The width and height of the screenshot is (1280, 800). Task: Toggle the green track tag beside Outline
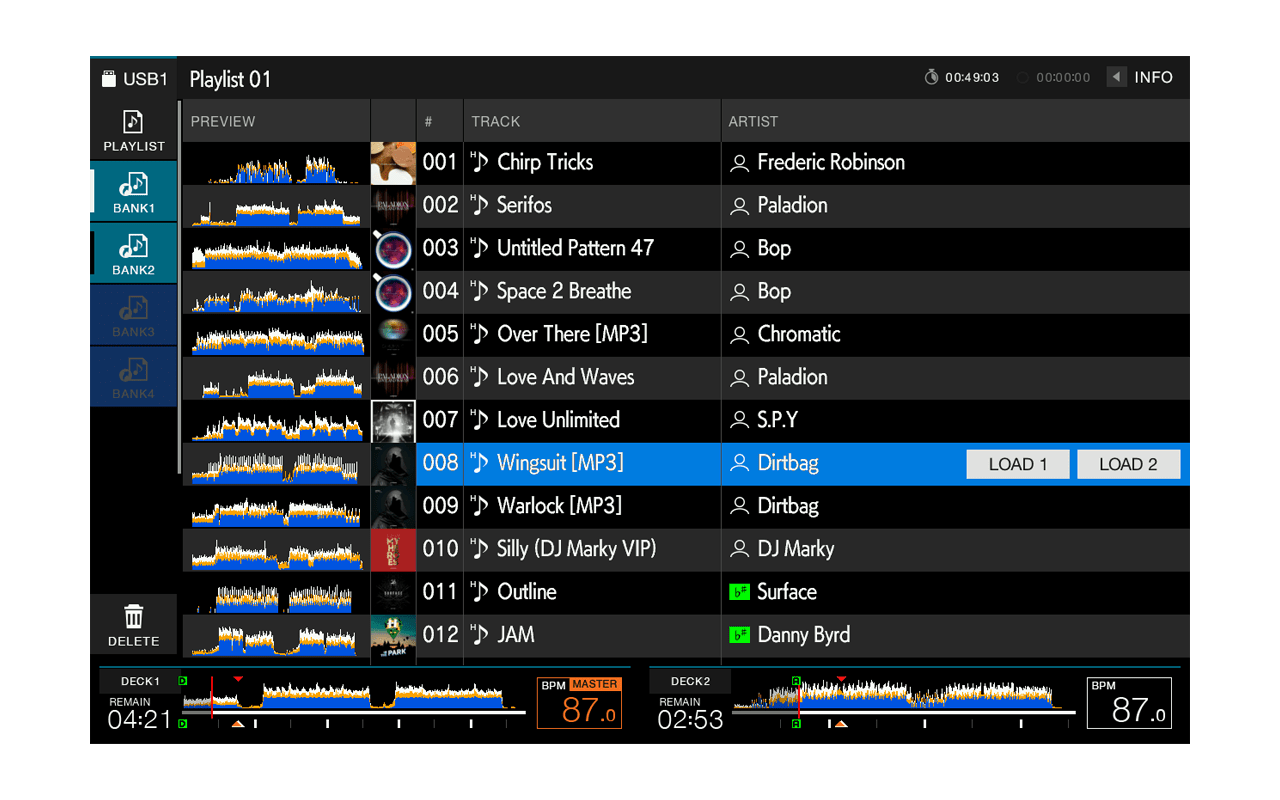740,592
